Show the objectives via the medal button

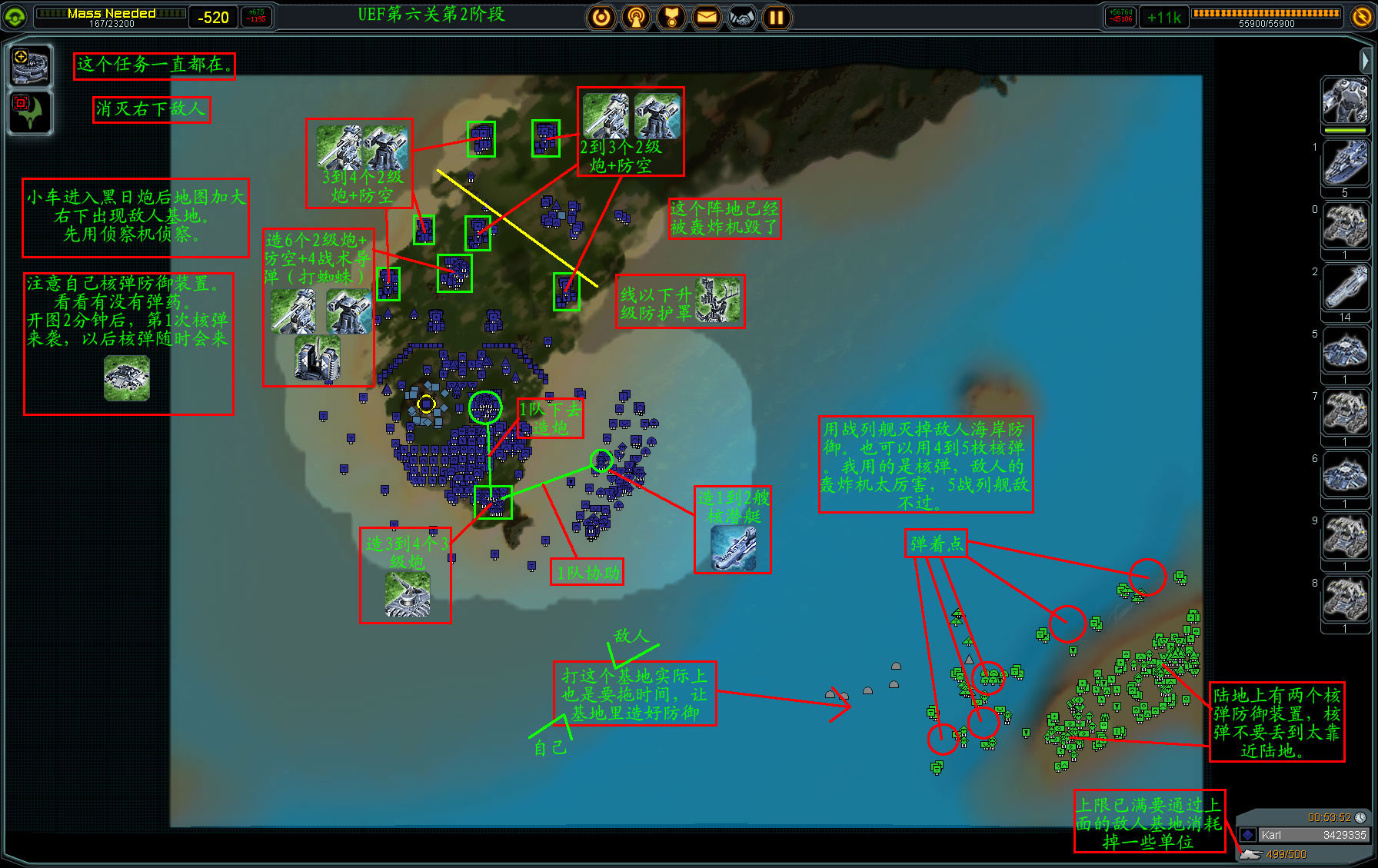(671, 17)
